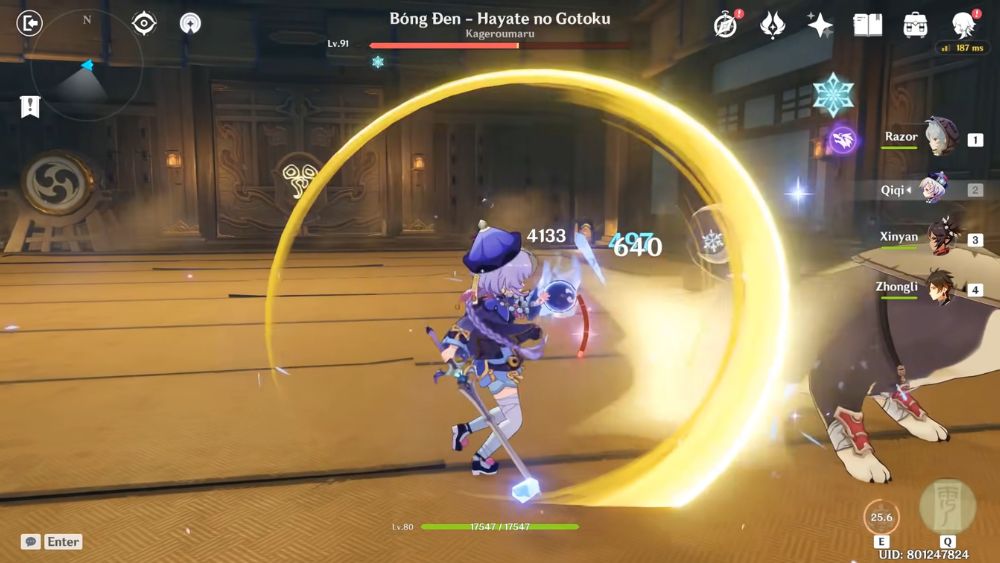Open the inventory backpack icon

tap(915, 25)
